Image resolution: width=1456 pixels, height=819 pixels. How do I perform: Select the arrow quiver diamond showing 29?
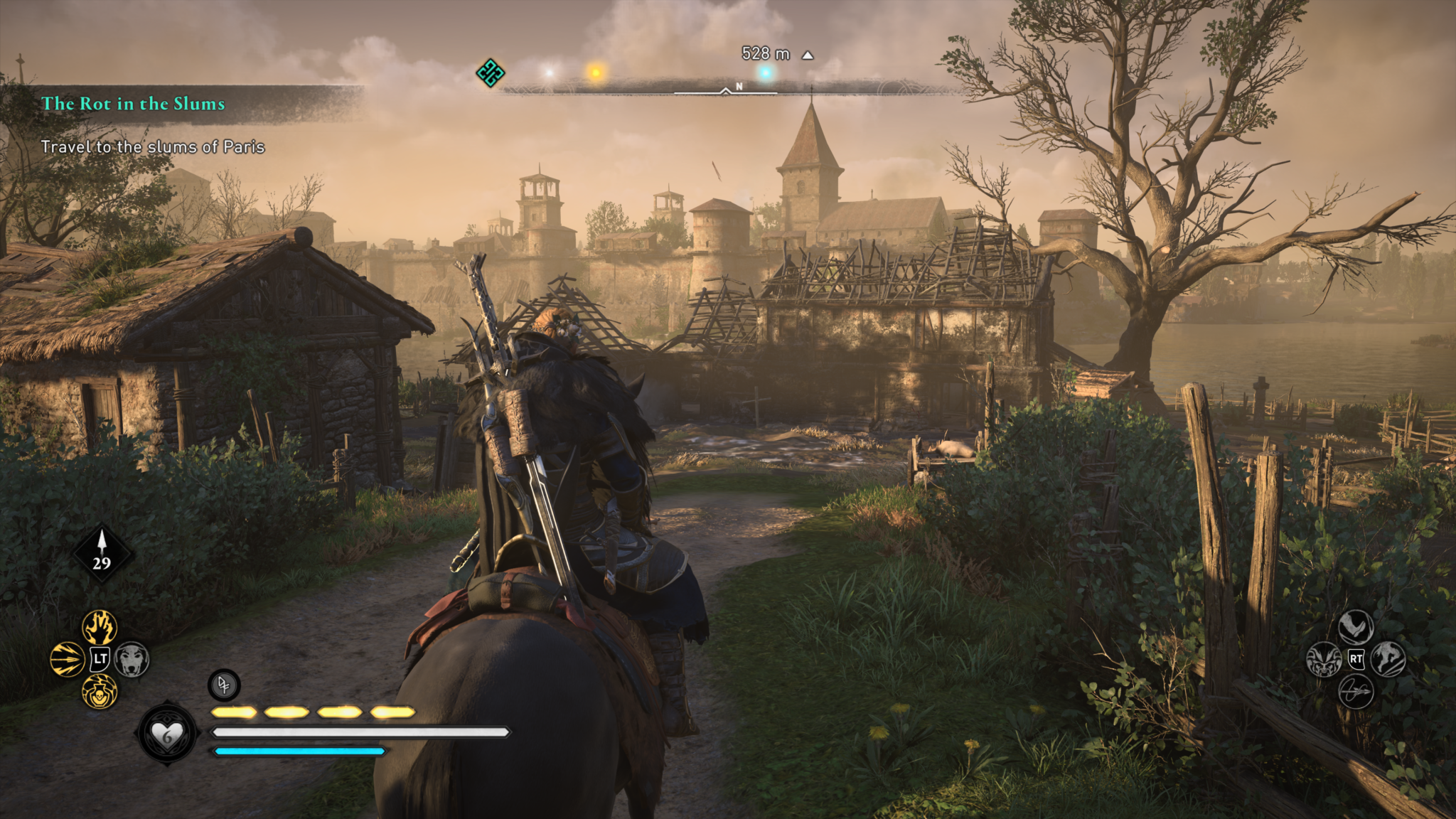(102, 552)
